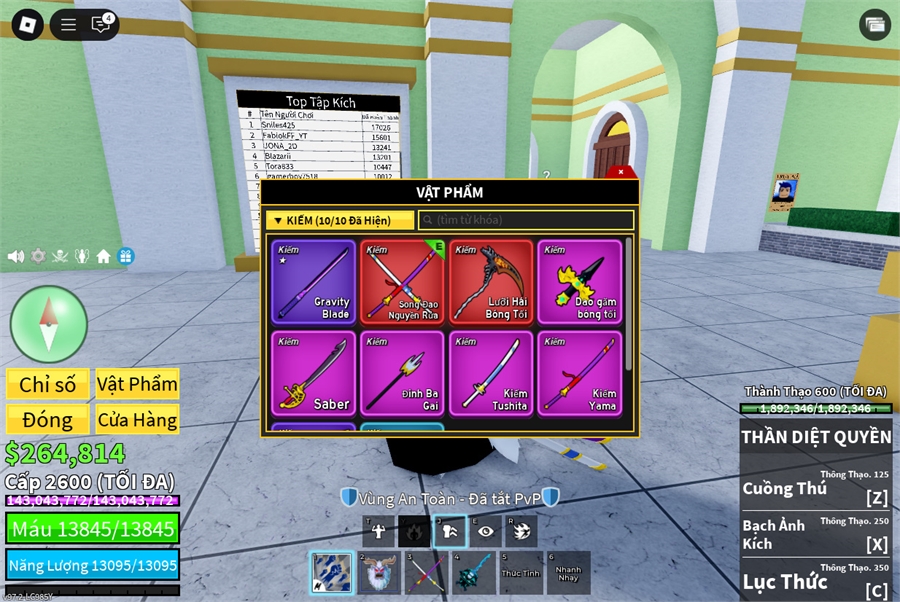Pick the Dao găm bóng tối dagger
Image resolution: width=900 pixels, height=602 pixels.
pyautogui.click(x=580, y=282)
